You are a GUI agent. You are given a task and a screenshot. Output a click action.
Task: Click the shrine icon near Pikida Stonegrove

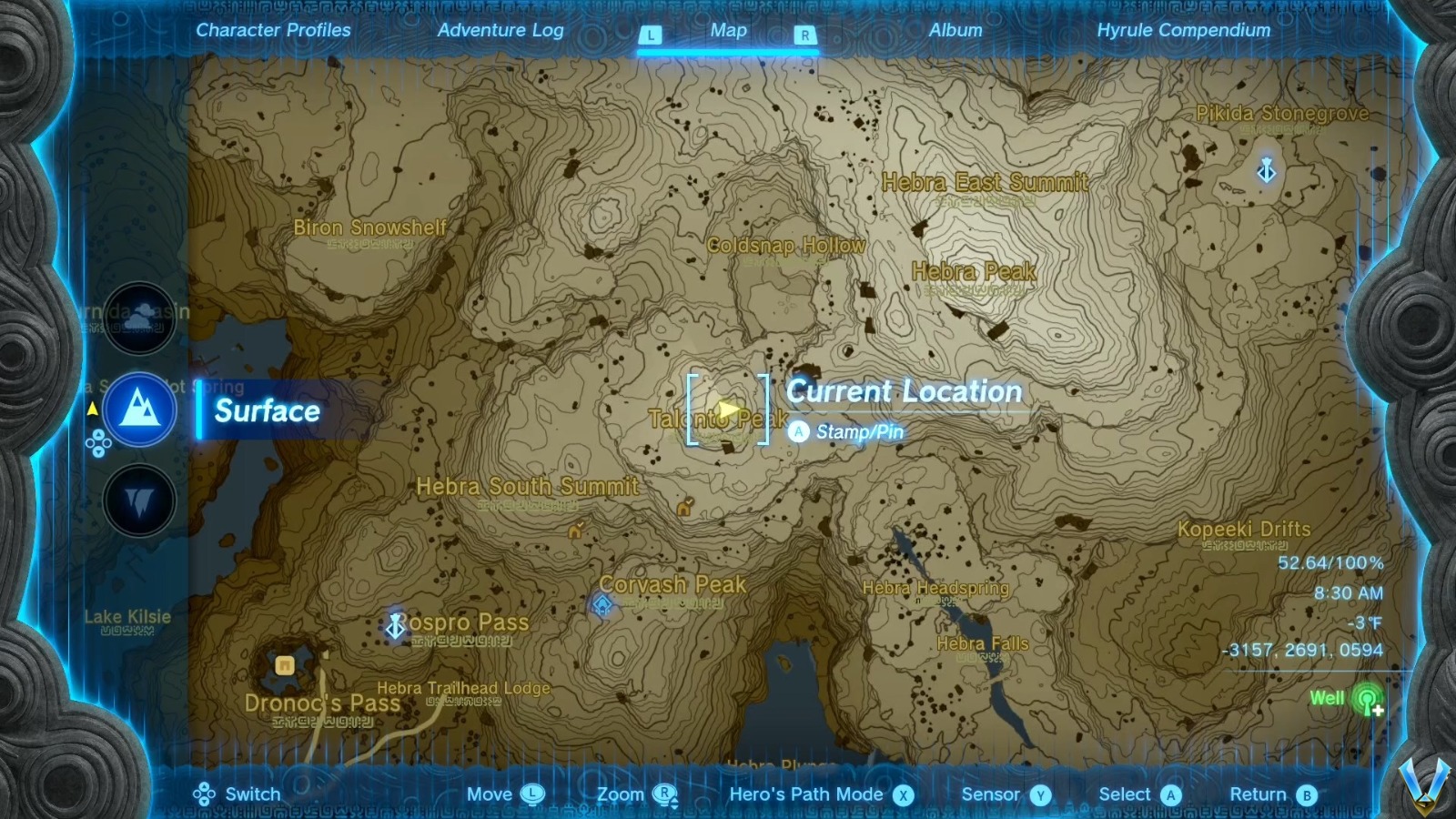coord(1266,169)
